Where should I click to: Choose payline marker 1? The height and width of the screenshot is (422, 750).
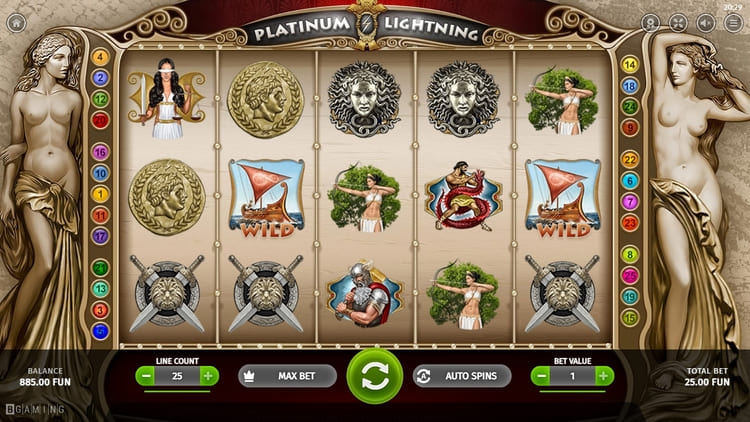100,194
